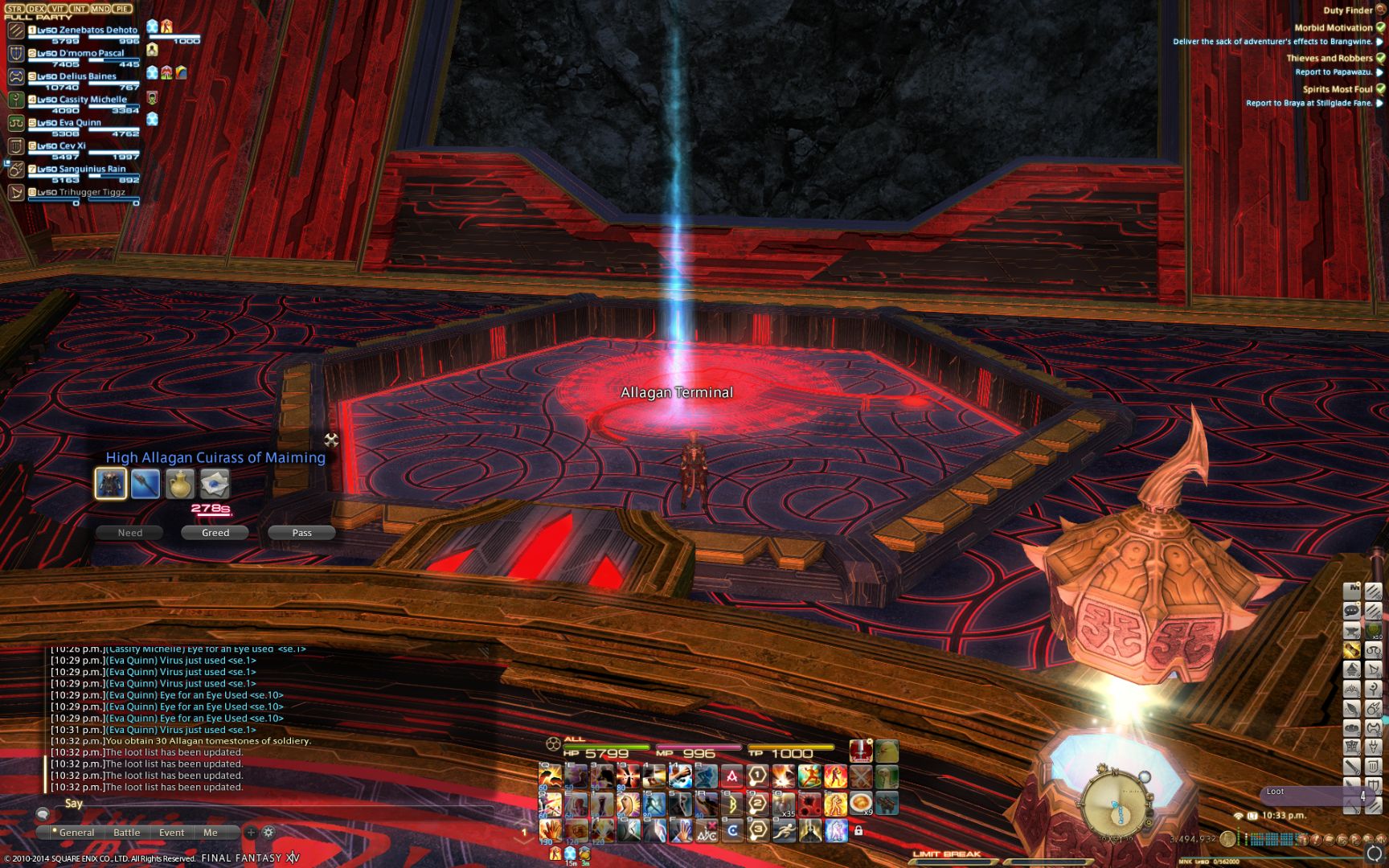Screen dimensions: 1389x868
Task: Use the food dish item x9
Action: (861, 803)
